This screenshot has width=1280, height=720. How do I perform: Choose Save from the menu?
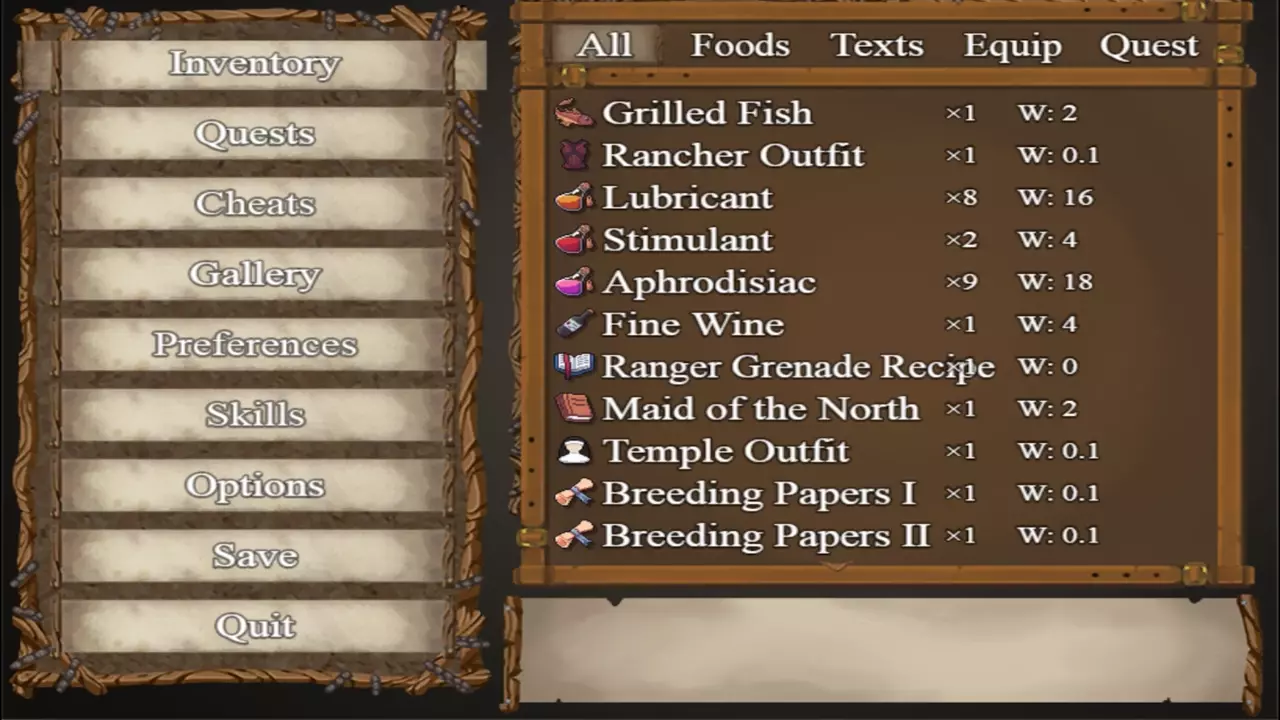pyautogui.click(x=254, y=556)
